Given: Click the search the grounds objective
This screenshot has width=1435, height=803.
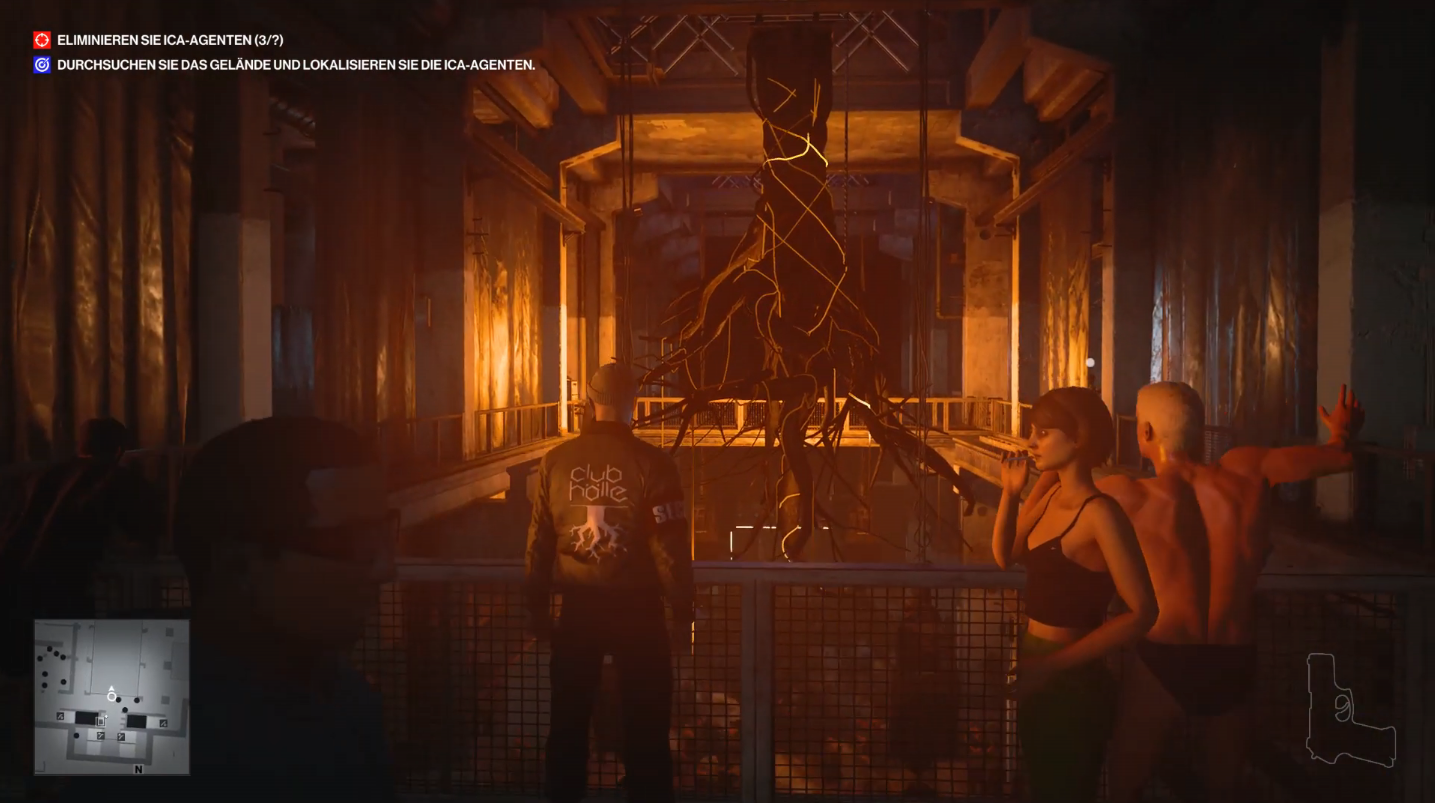Looking at the screenshot, I should (295, 65).
